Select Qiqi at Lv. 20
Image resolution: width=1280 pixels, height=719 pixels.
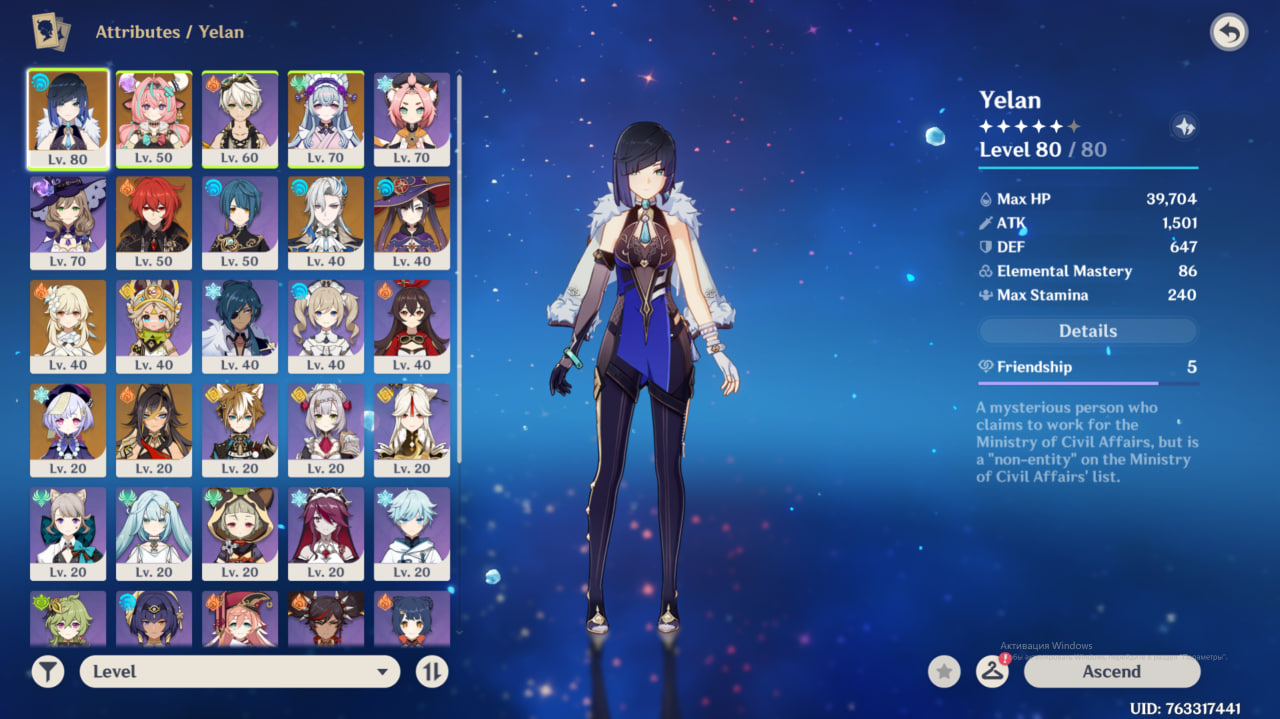68,430
